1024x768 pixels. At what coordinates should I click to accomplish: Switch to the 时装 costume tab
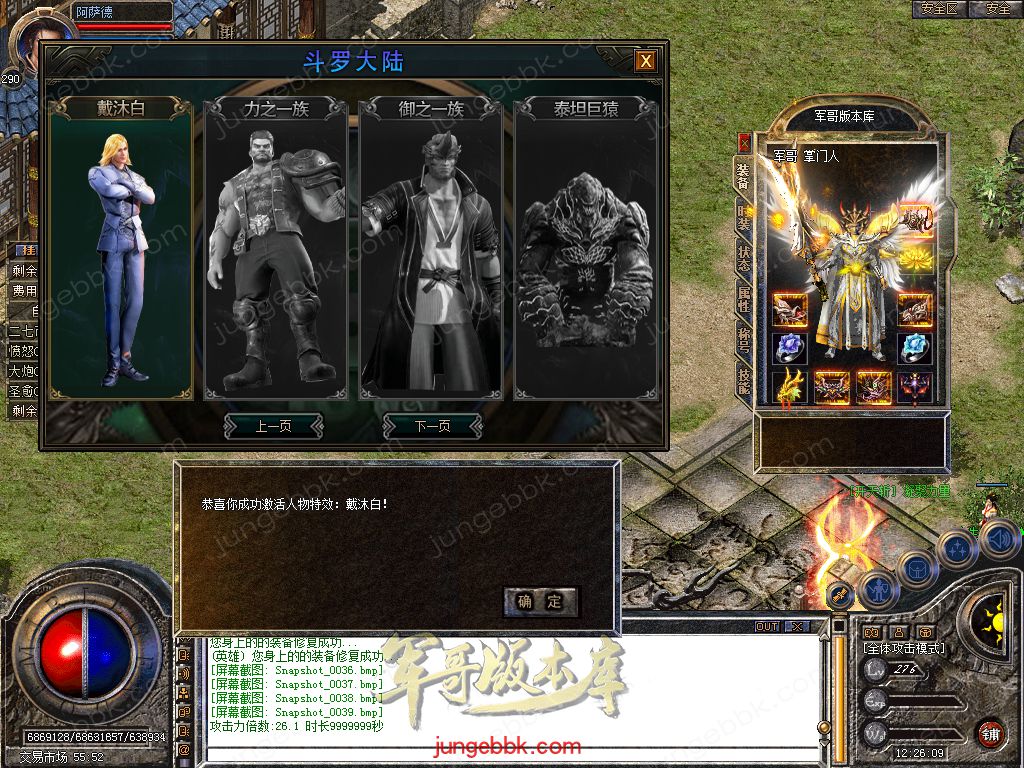[x=743, y=216]
